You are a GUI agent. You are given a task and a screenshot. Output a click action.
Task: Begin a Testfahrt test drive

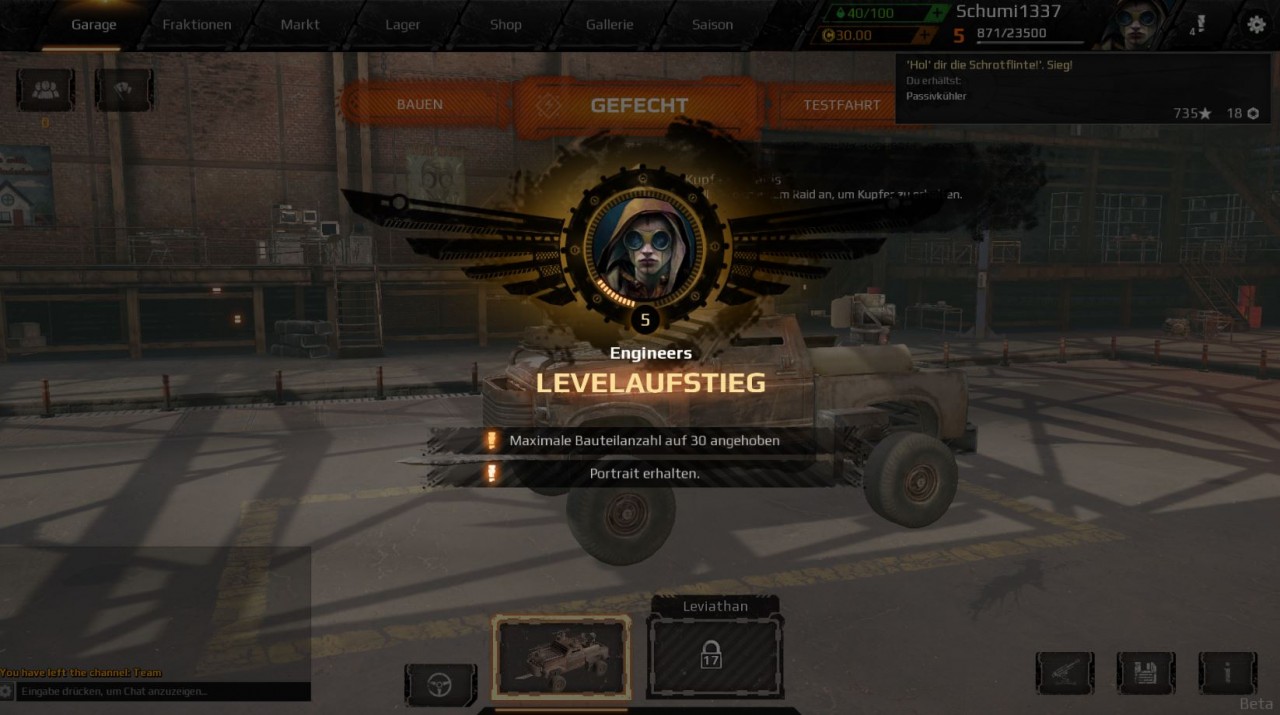(842, 105)
